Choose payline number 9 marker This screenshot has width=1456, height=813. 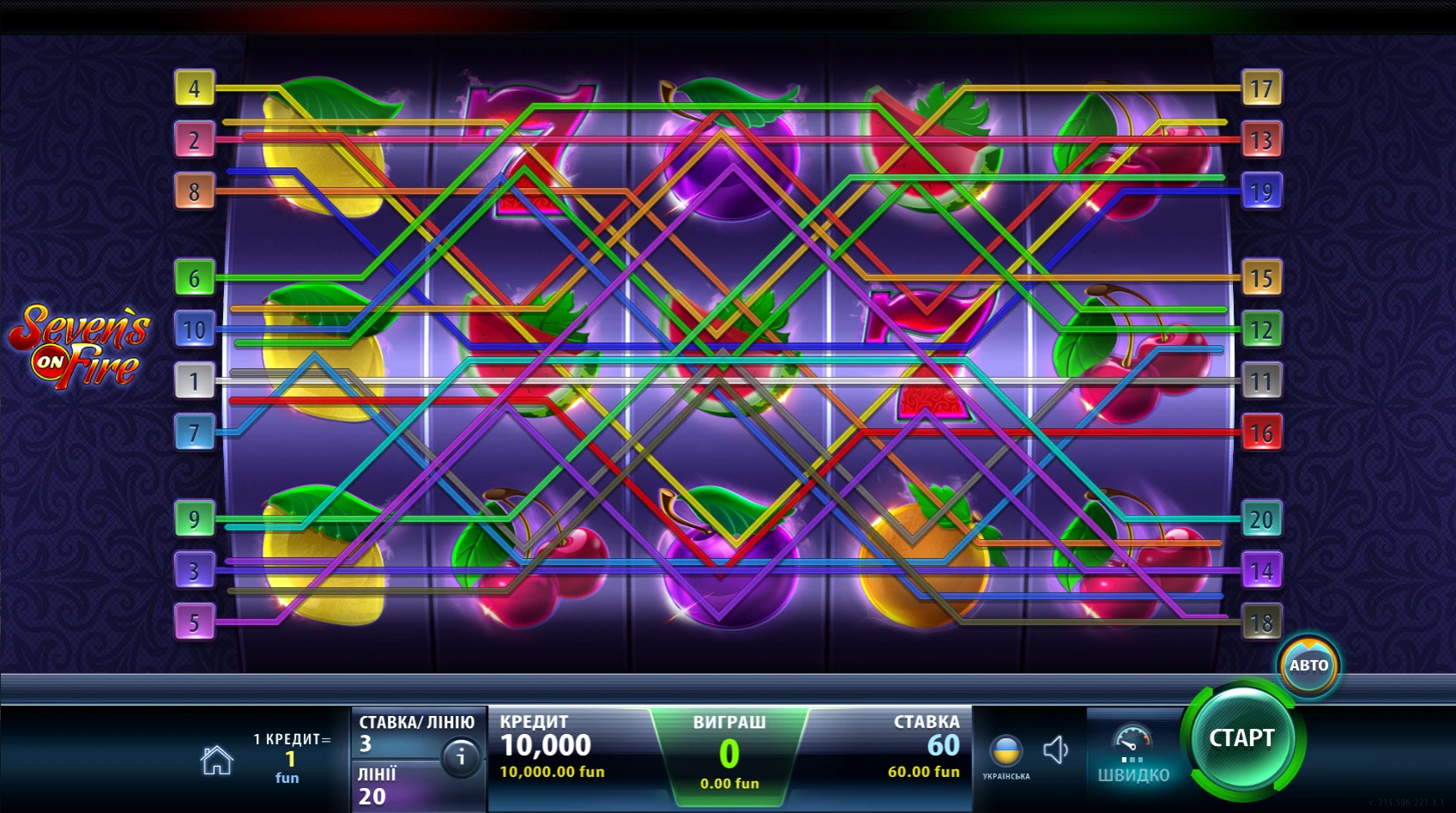[195, 519]
